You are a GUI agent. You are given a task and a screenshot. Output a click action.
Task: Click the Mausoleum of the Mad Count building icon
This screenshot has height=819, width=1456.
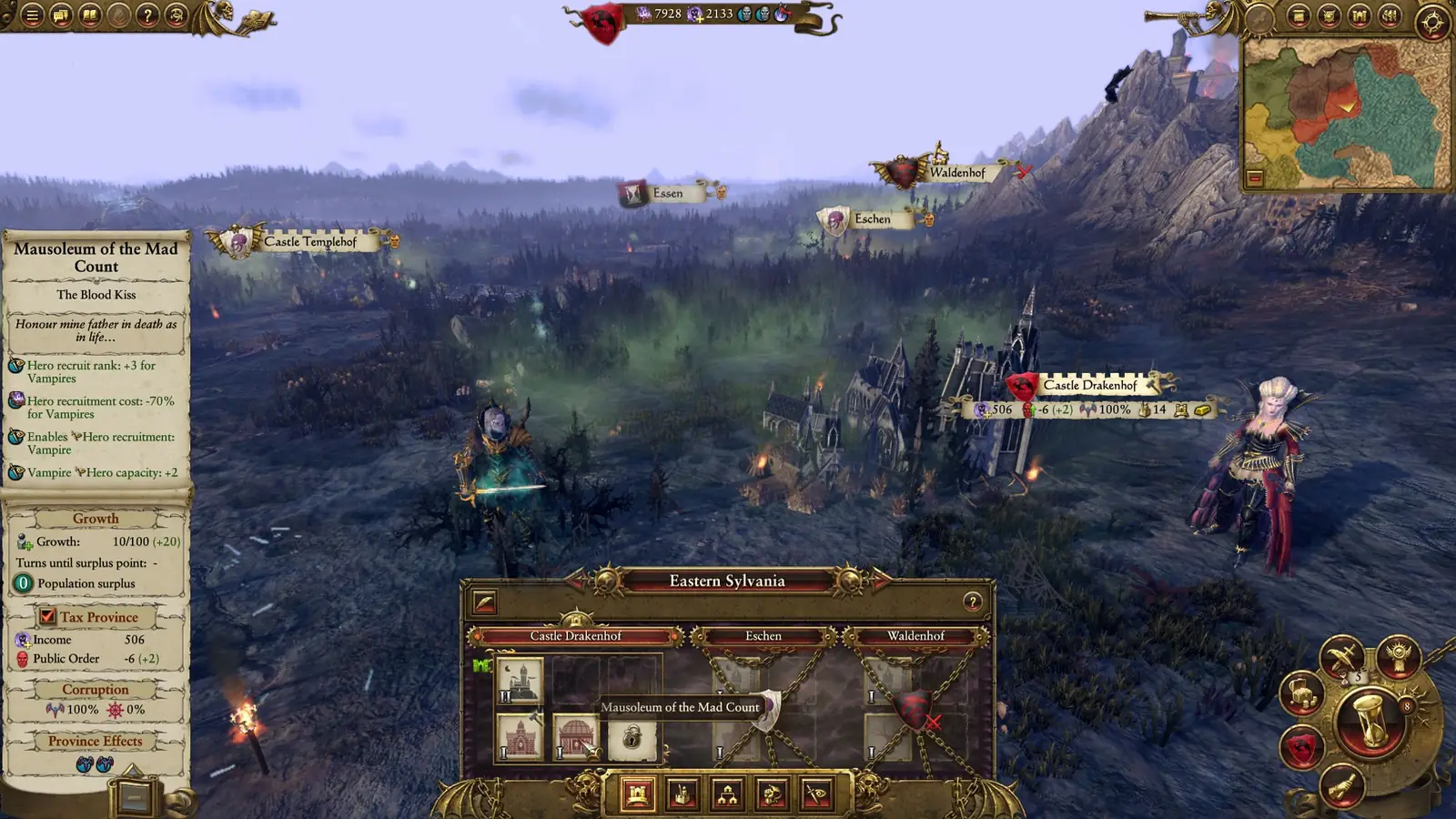tap(575, 733)
